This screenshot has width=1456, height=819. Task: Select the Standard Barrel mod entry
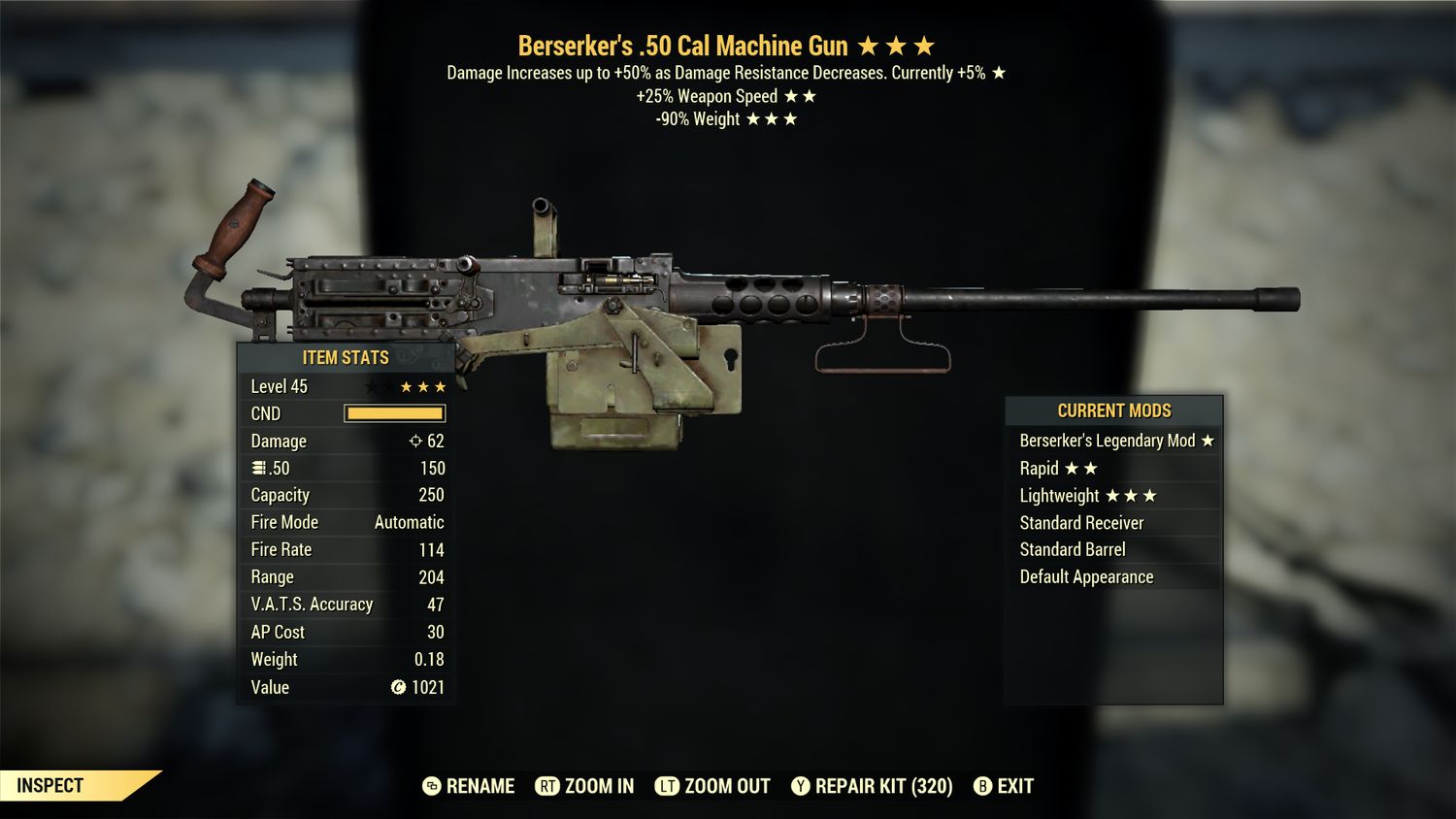[x=1072, y=549]
